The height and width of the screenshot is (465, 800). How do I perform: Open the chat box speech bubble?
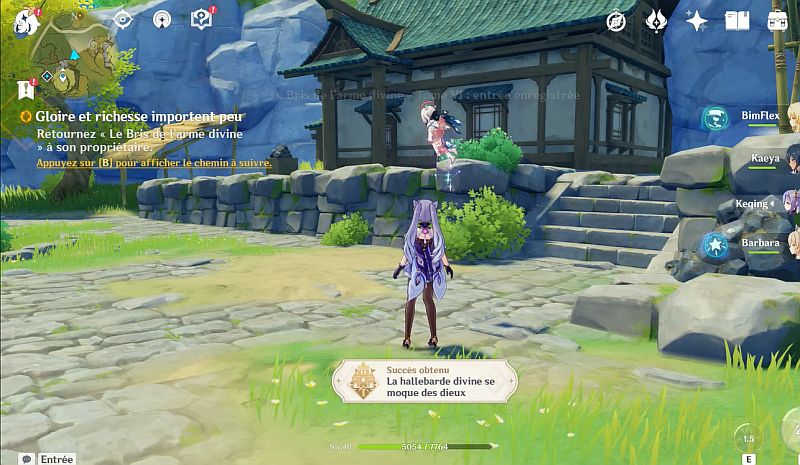pyautogui.click(x=26, y=458)
